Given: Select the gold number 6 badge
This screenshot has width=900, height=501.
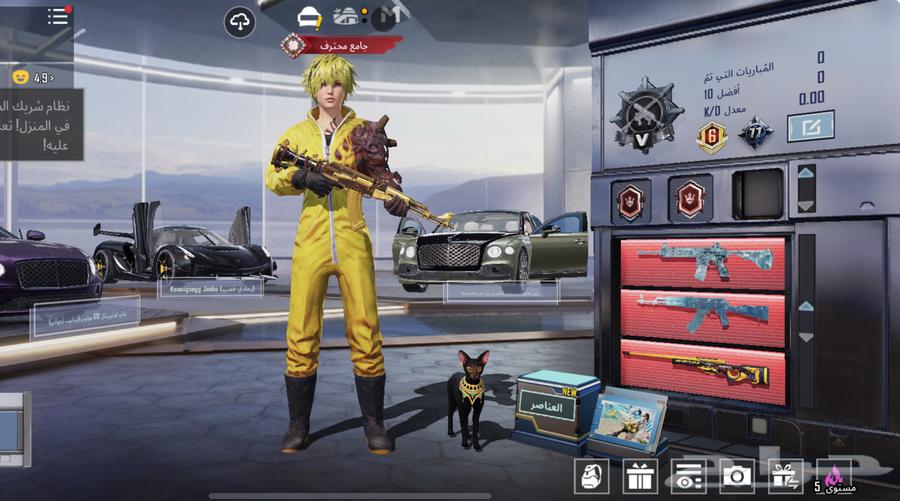Looking at the screenshot, I should (711, 136).
